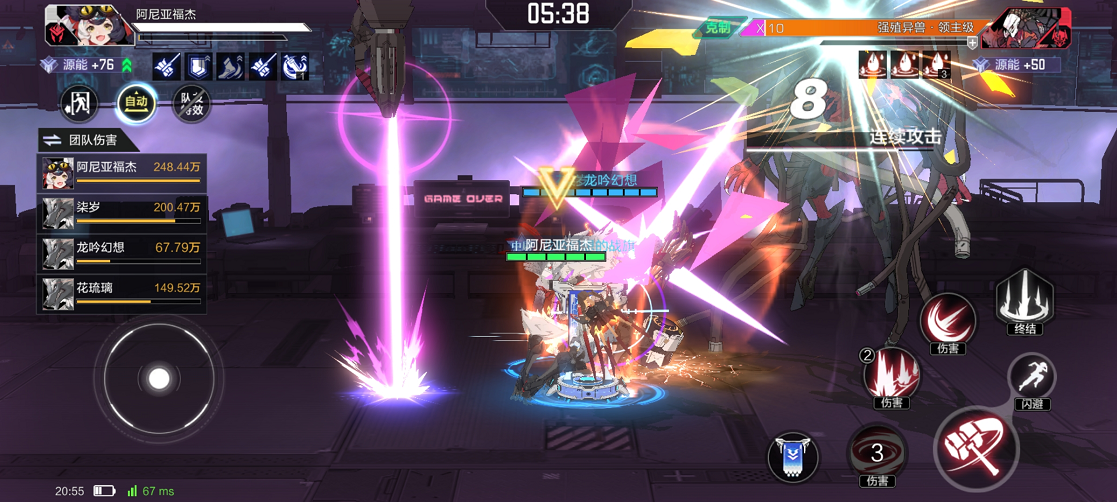Collapse the 团队伤害 team damage panel
Screen dimensions: 1117x502
pyautogui.click(x=51, y=141)
